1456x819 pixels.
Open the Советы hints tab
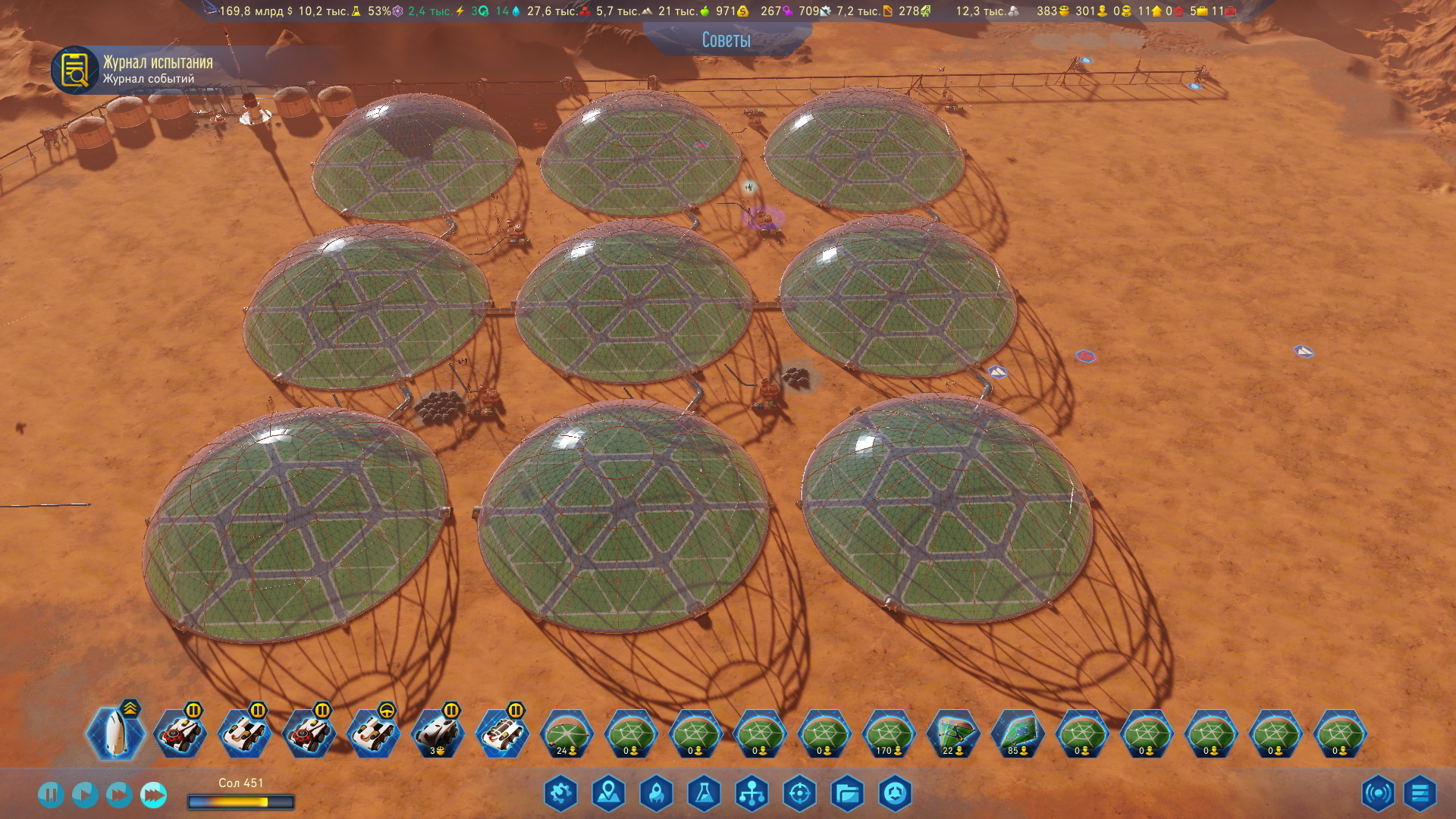pos(726,39)
